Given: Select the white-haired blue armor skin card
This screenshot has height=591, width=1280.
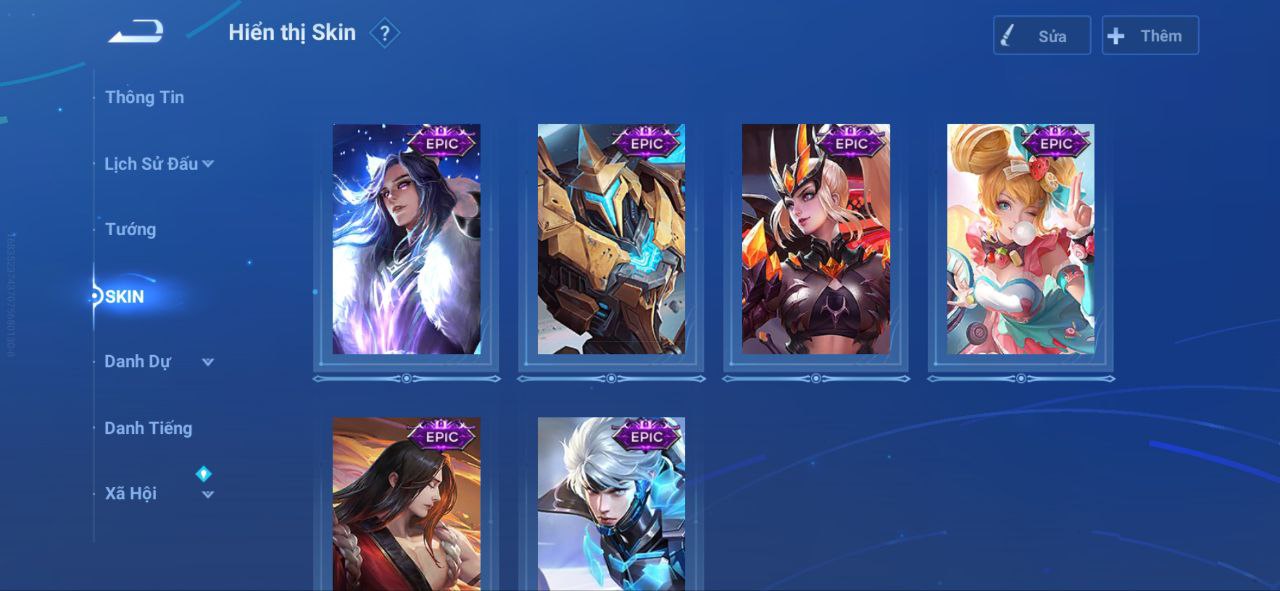Looking at the screenshot, I should click(611, 505).
